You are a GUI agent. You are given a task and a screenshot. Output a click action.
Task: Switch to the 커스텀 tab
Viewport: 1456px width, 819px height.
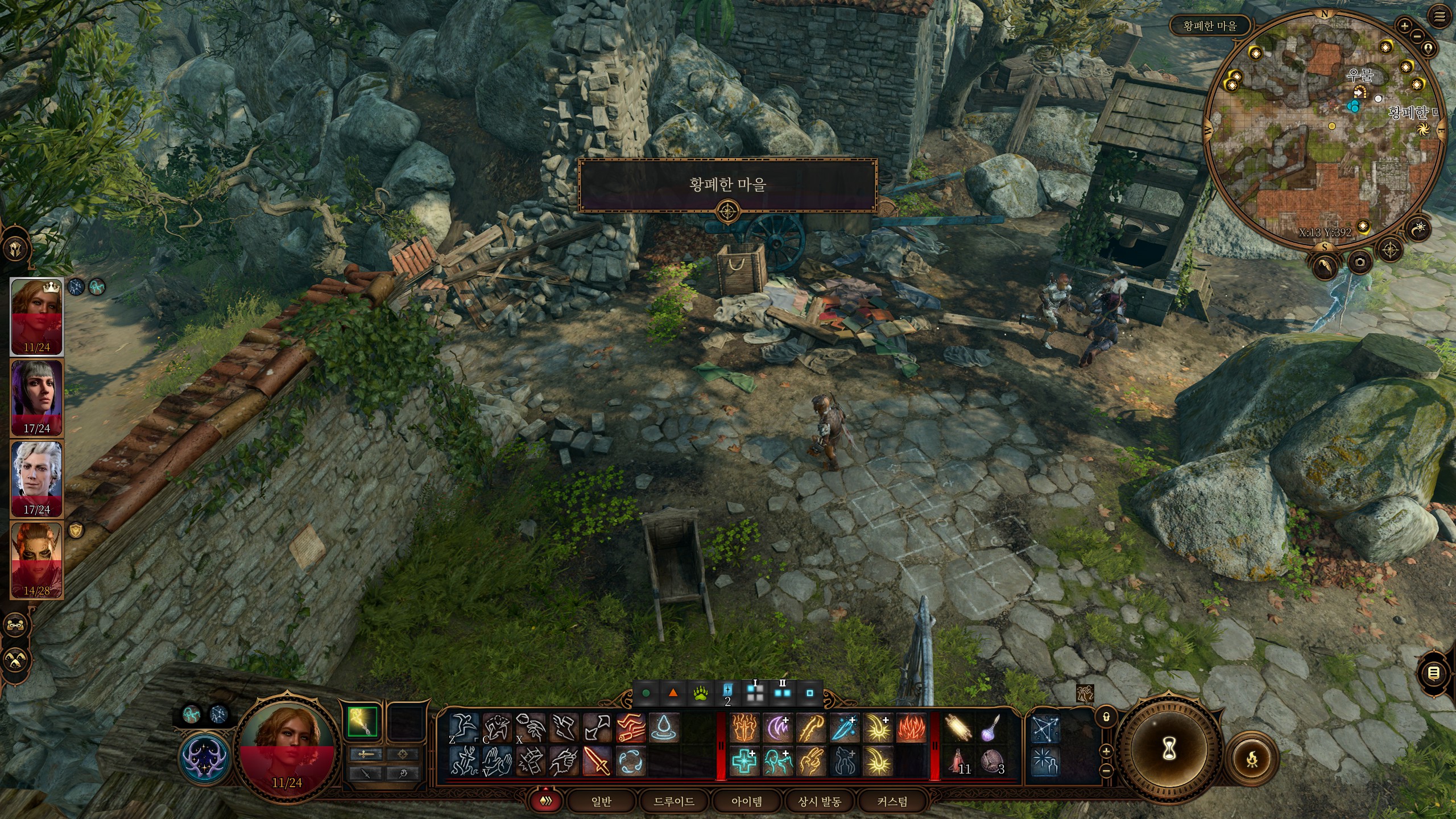[892, 801]
